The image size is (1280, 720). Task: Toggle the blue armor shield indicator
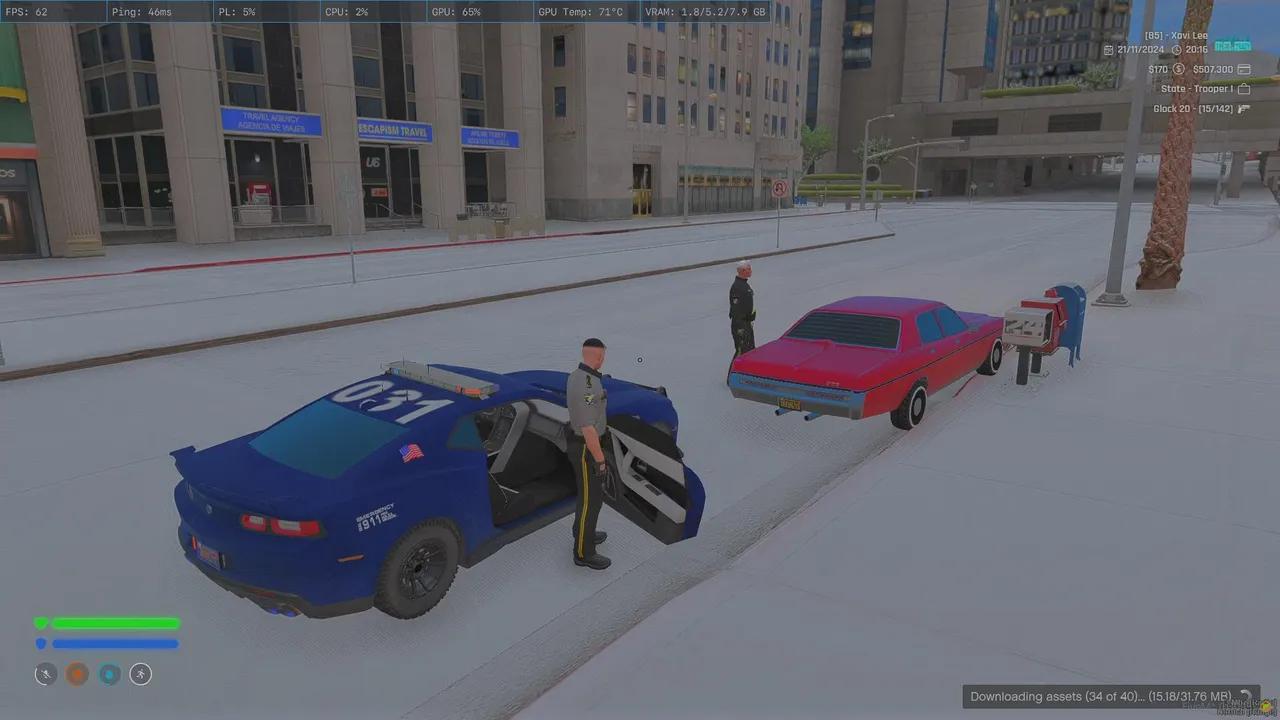point(41,643)
